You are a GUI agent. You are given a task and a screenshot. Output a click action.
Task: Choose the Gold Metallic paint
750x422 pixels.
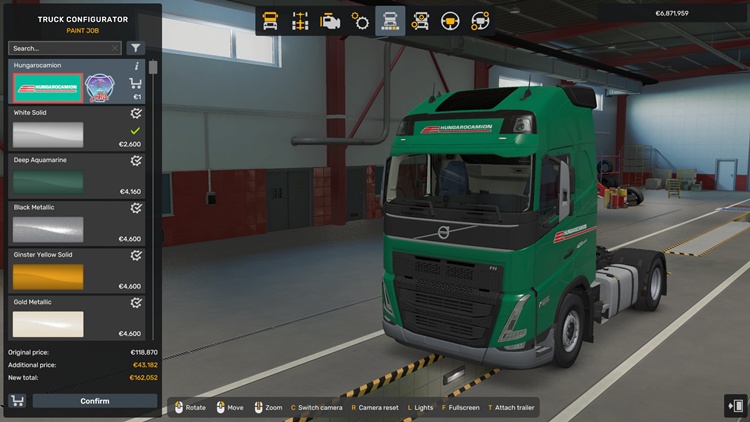(48, 323)
